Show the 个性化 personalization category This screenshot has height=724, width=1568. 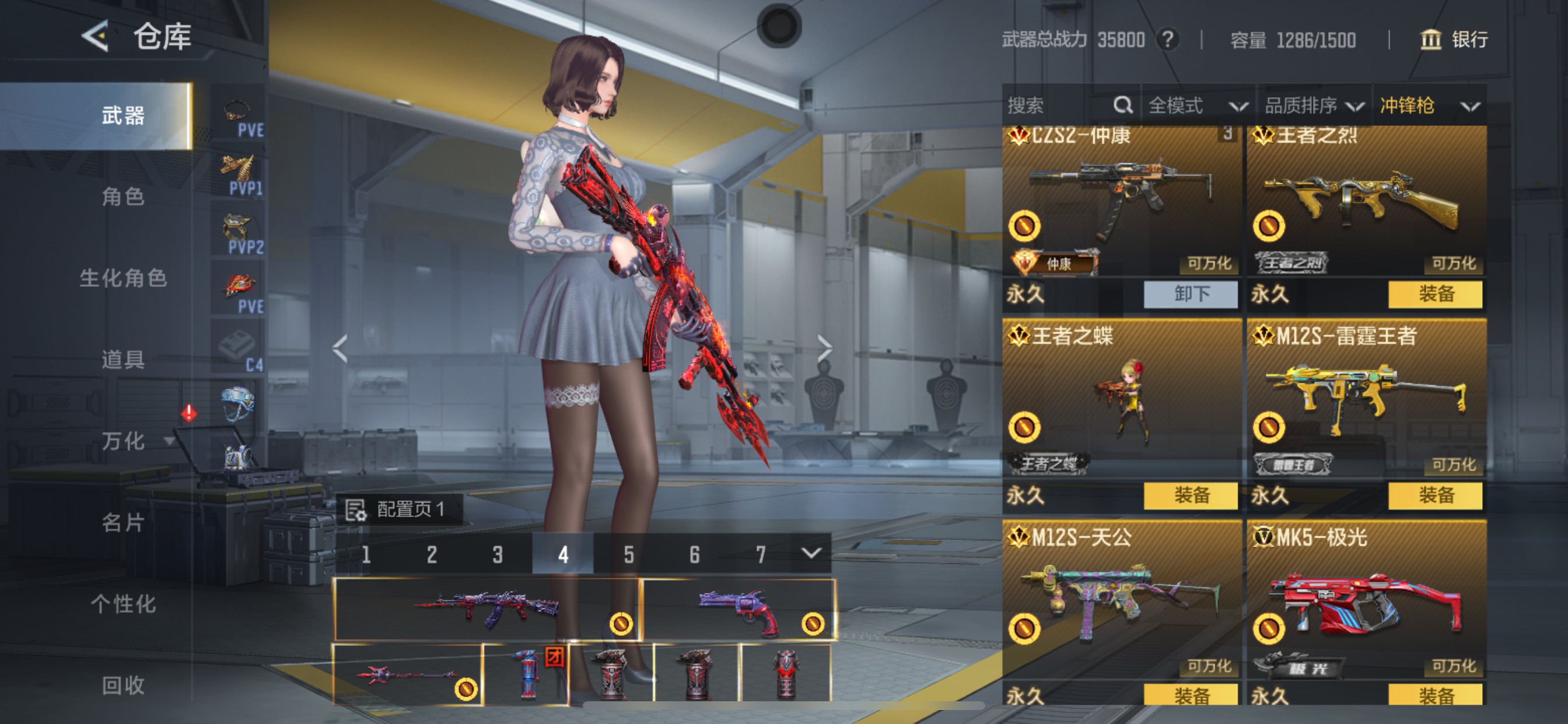pyautogui.click(x=123, y=603)
